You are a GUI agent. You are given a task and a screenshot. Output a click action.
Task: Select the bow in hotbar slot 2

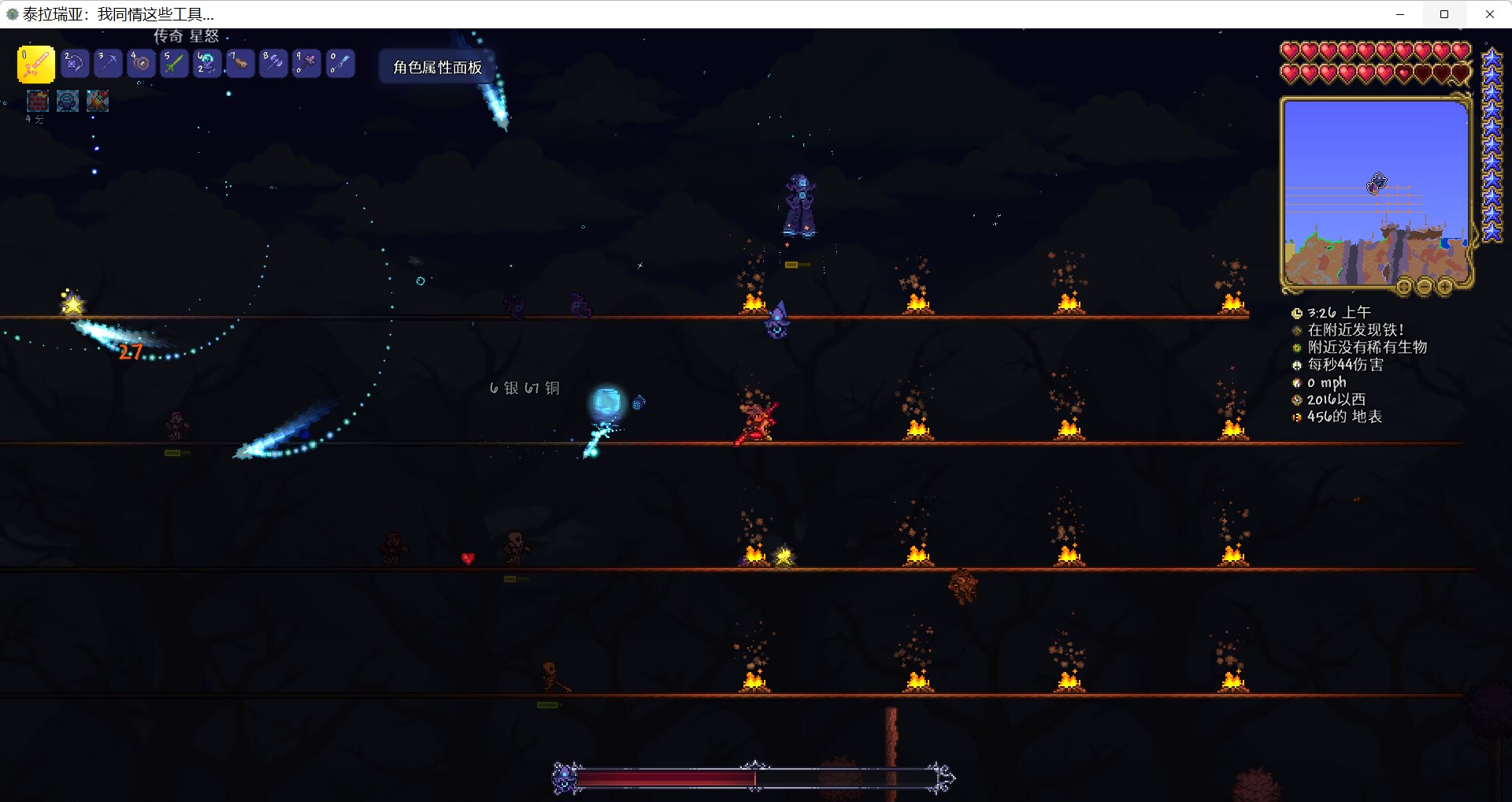click(75, 63)
